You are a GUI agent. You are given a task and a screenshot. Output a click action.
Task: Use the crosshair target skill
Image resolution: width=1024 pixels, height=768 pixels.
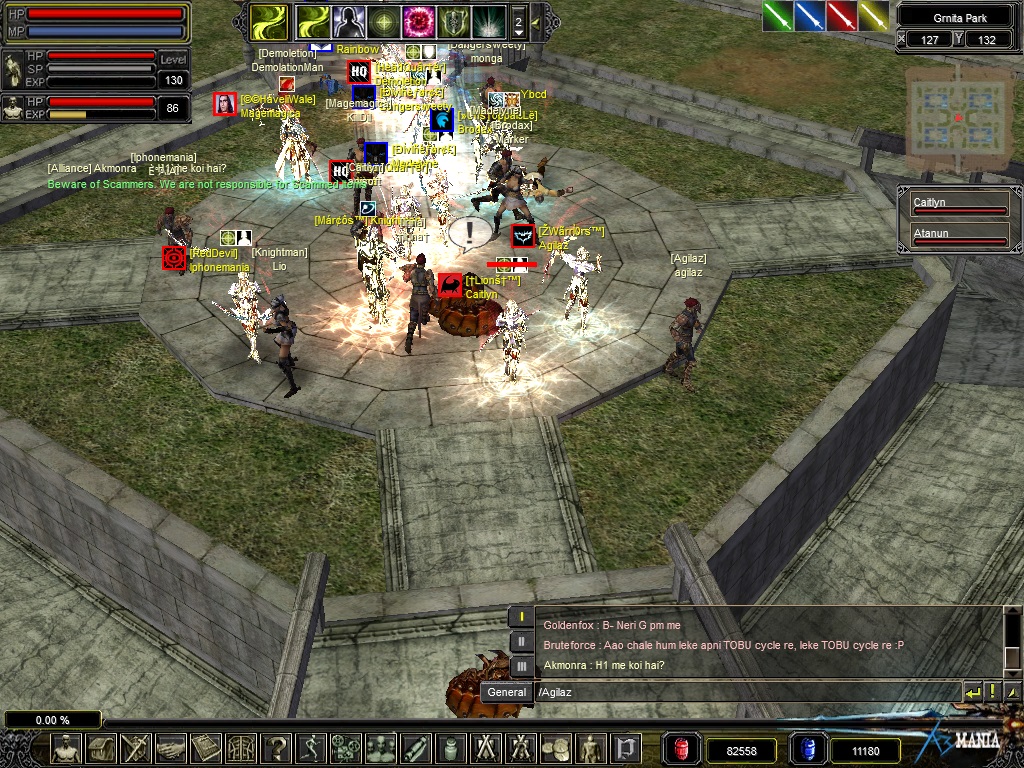[x=382, y=21]
